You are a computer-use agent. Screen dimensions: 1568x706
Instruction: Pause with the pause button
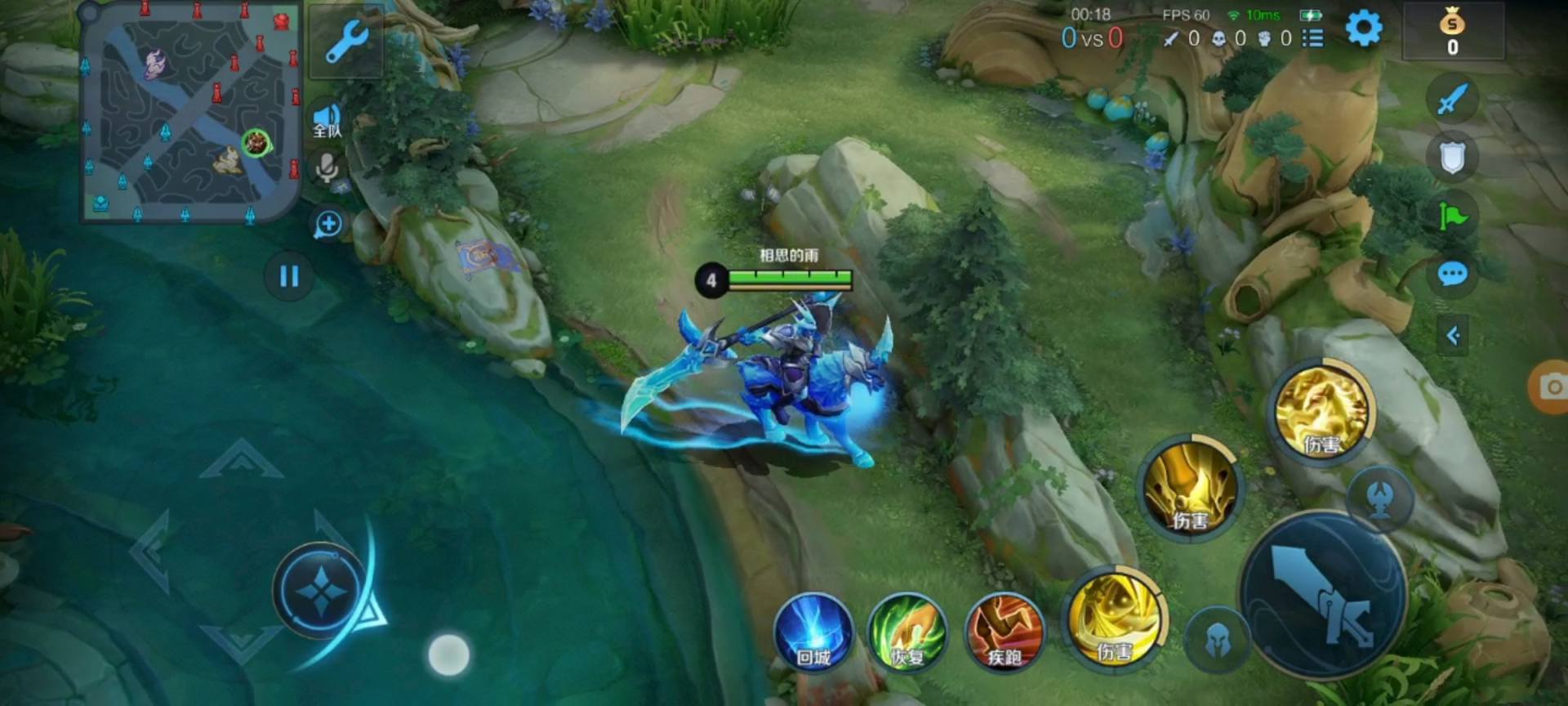289,276
